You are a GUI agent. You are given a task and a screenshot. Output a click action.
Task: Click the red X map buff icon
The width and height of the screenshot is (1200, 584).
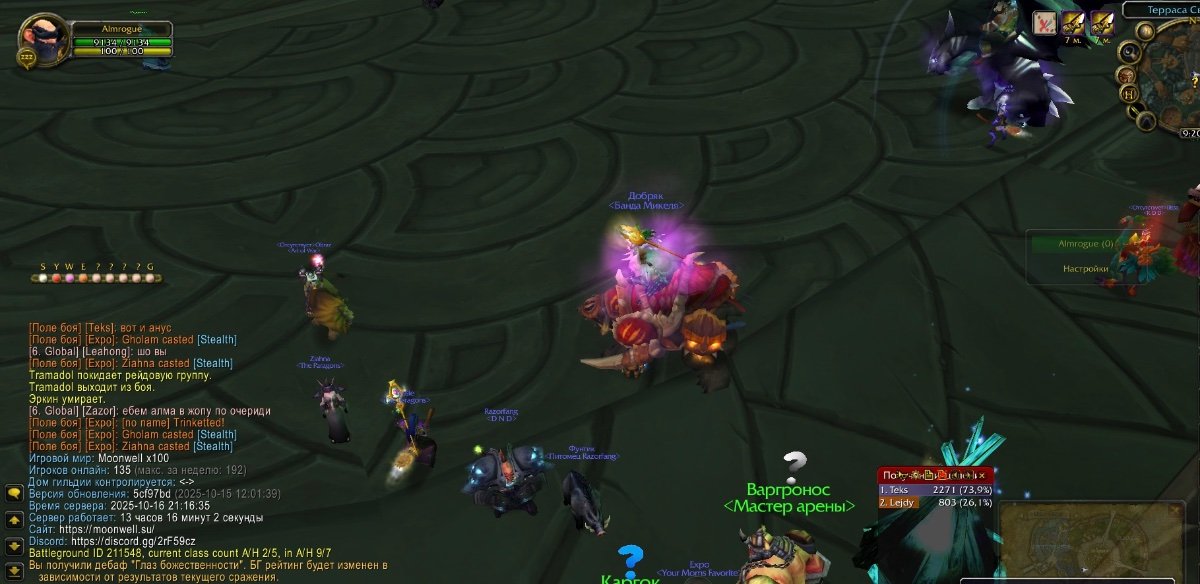point(1045,22)
